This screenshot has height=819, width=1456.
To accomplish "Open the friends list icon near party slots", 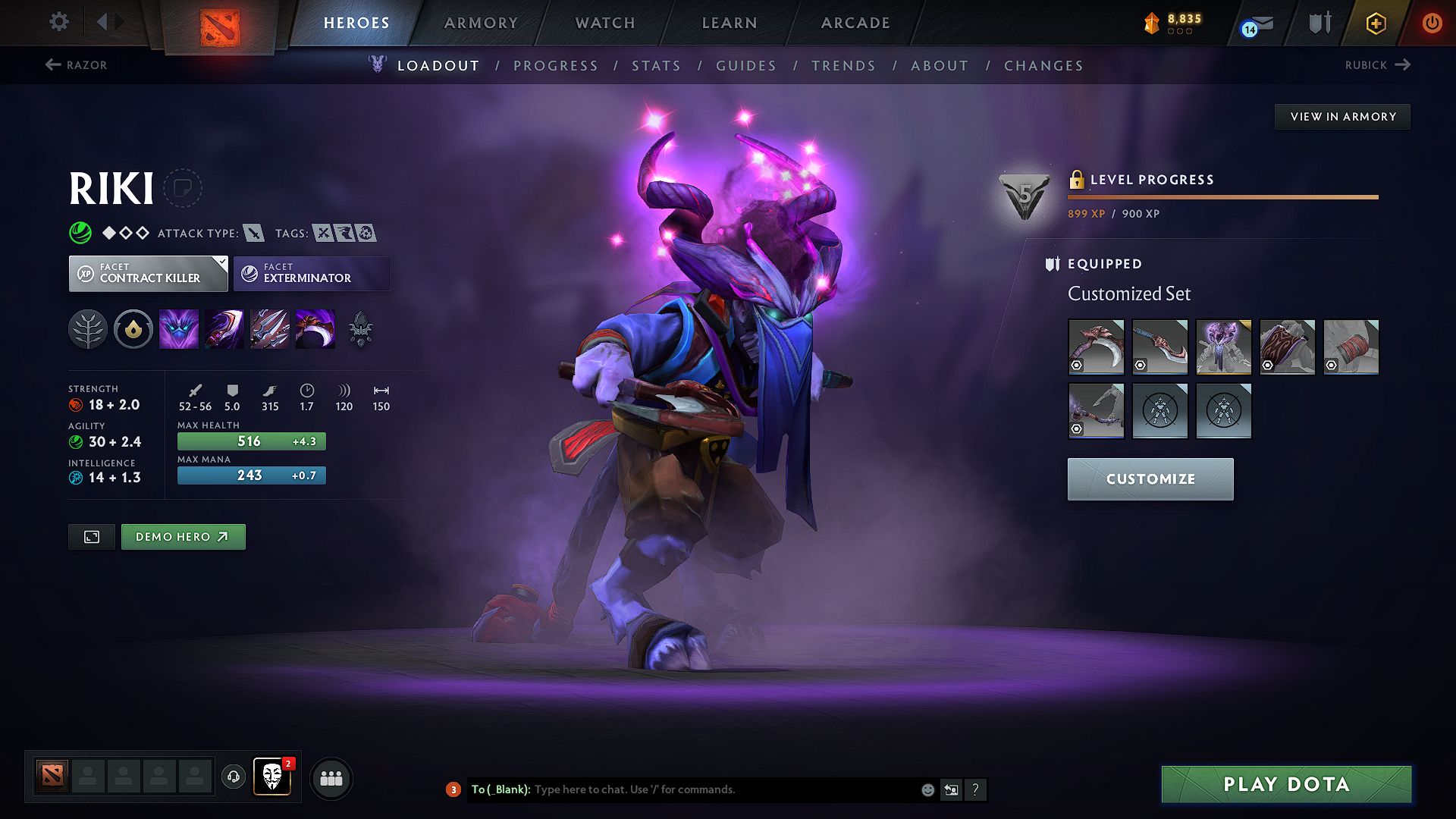I will tap(331, 778).
